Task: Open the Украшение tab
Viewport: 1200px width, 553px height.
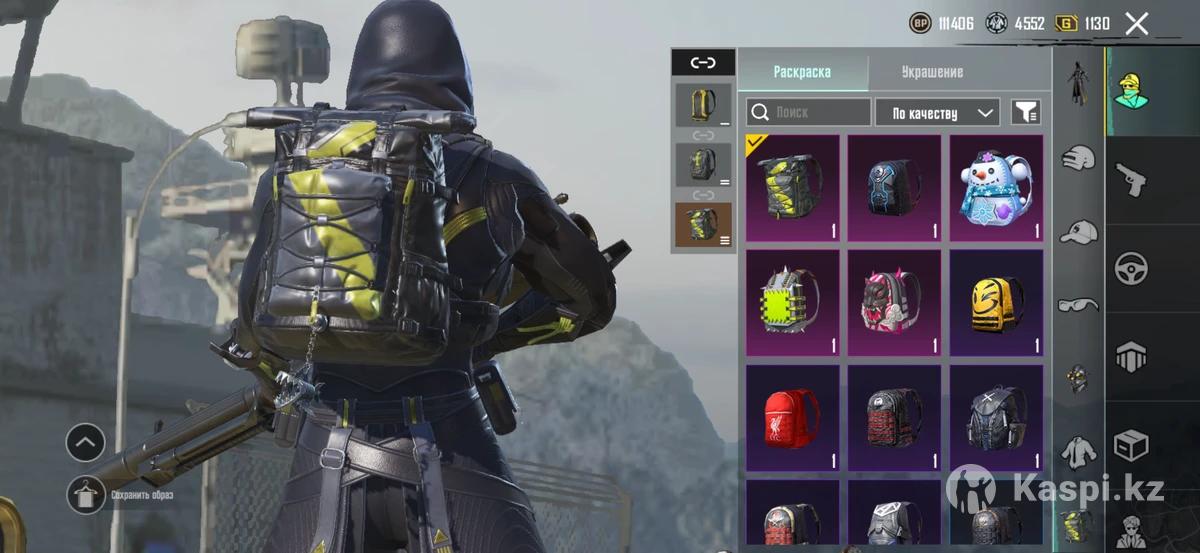Action: pyautogui.click(x=932, y=72)
